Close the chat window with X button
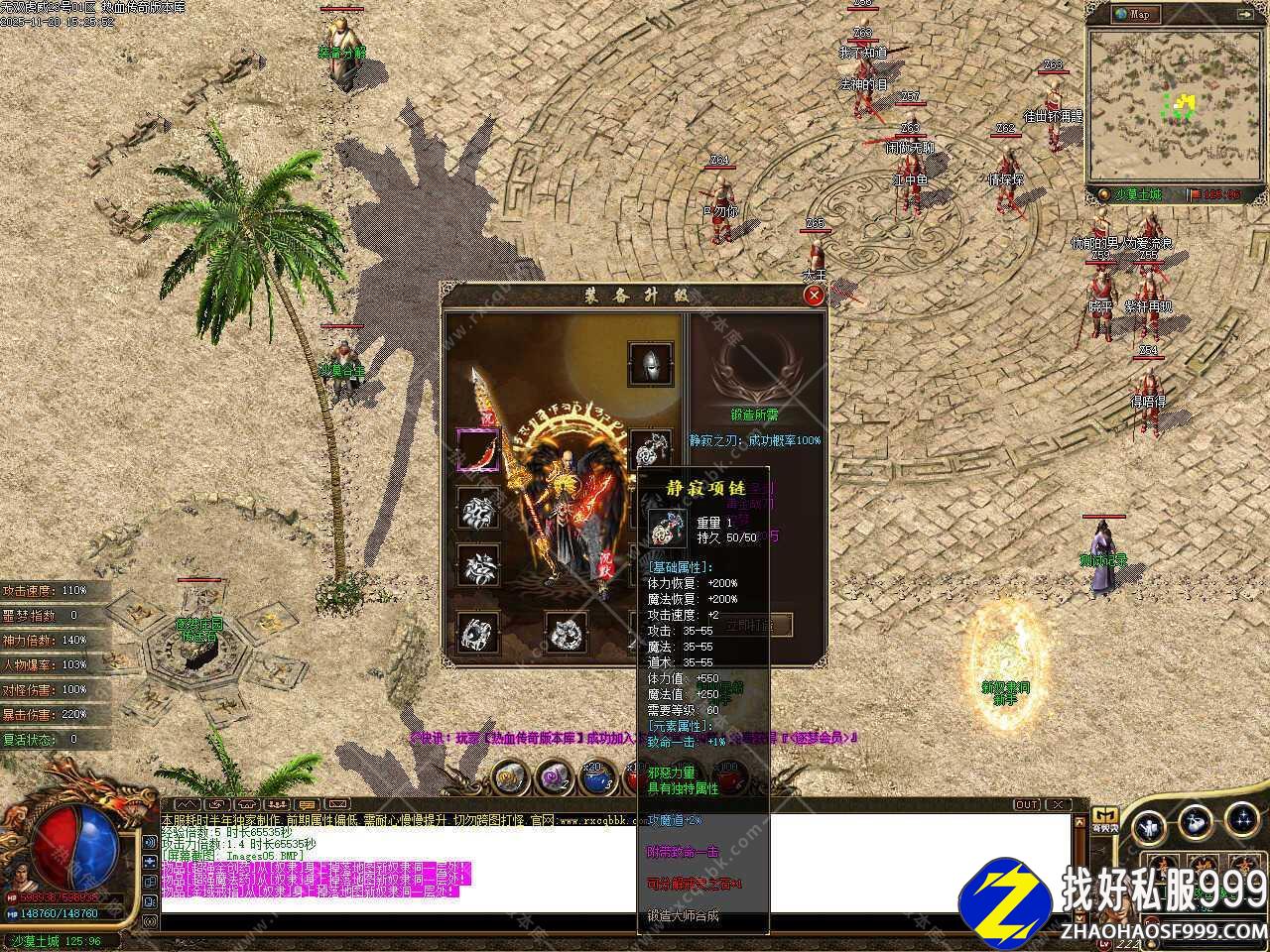Screen dimensions: 1270x952 [1060, 804]
